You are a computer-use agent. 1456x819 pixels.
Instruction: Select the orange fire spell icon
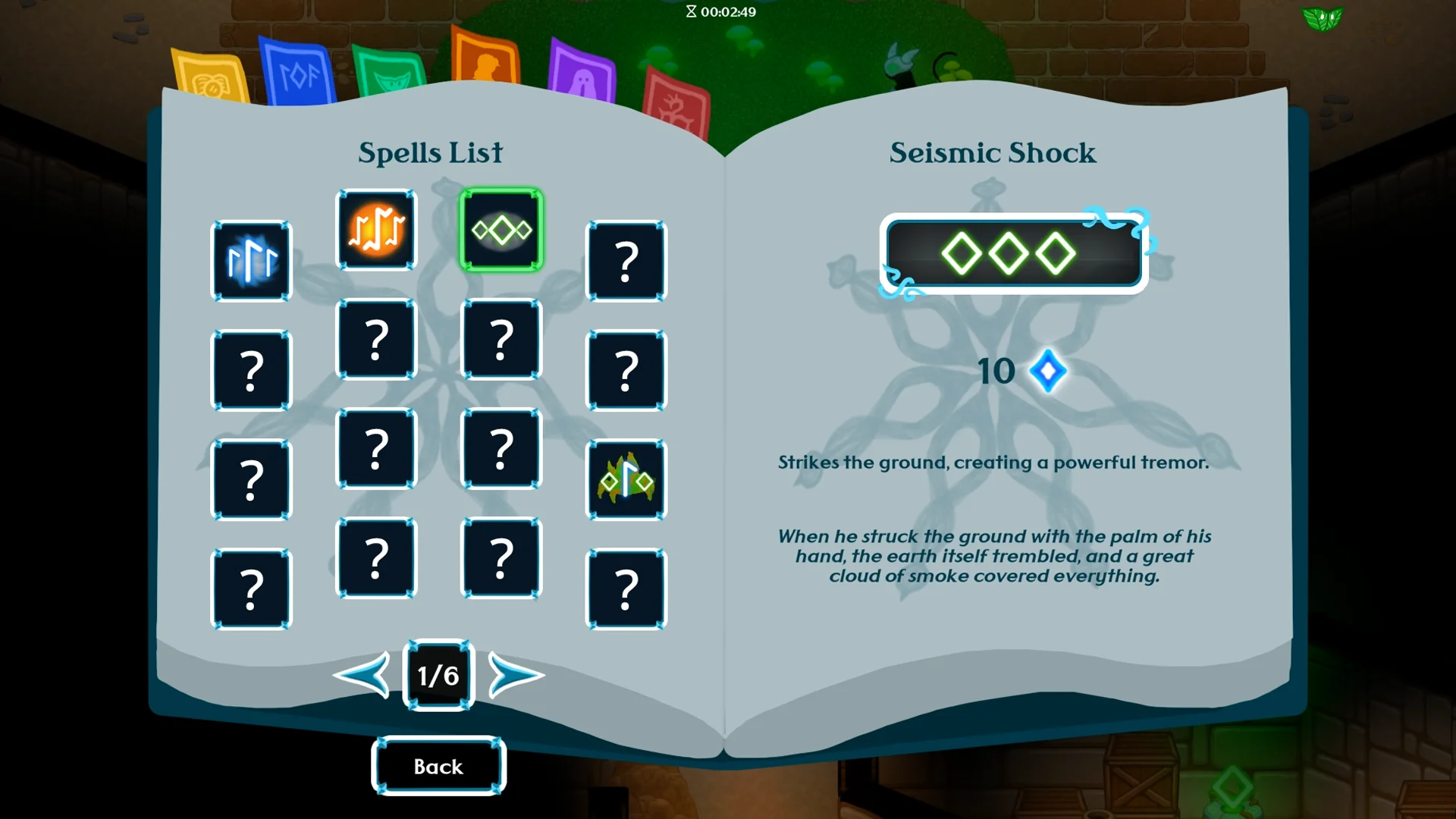pos(376,230)
